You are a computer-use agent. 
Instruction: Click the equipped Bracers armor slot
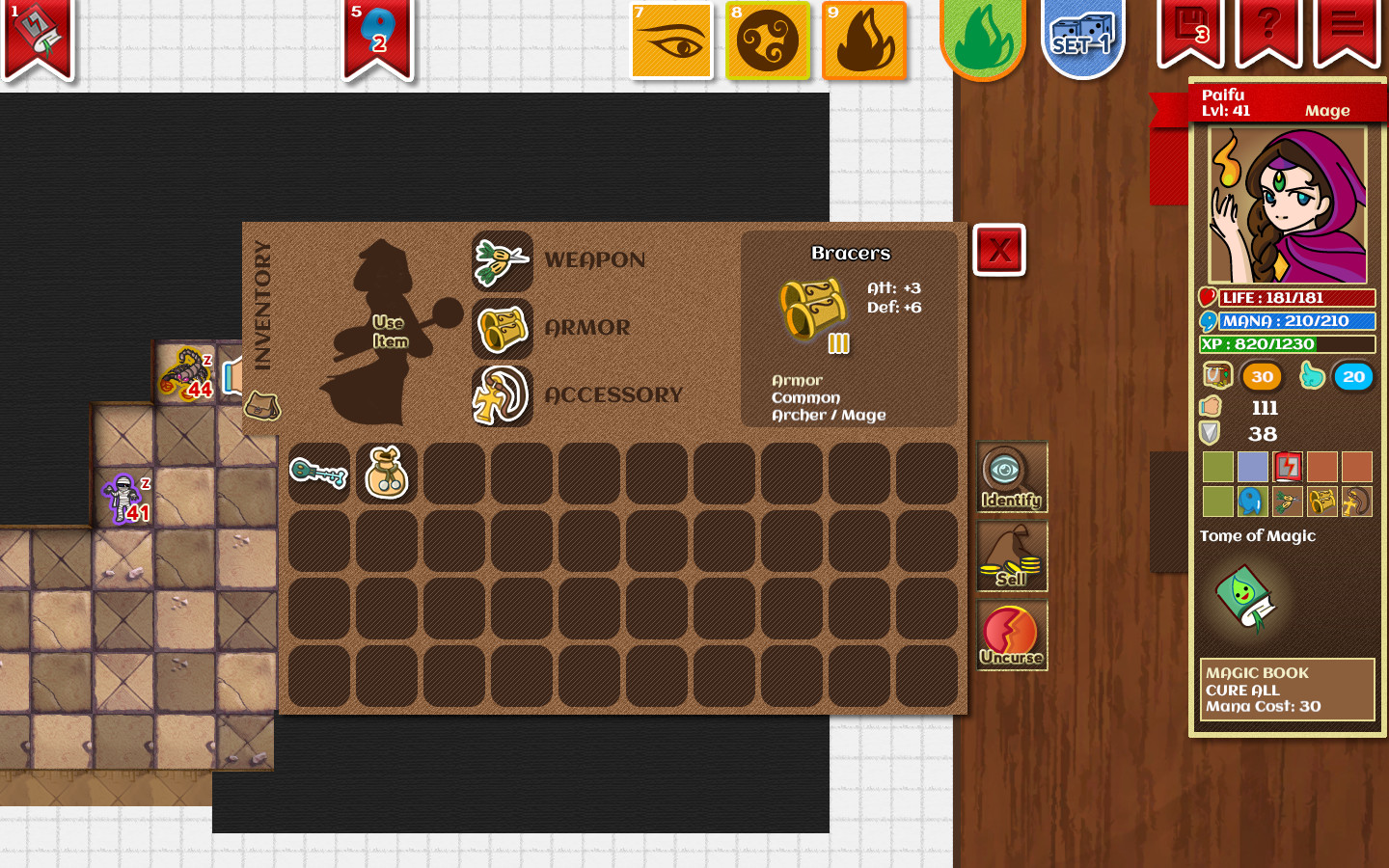(502, 328)
